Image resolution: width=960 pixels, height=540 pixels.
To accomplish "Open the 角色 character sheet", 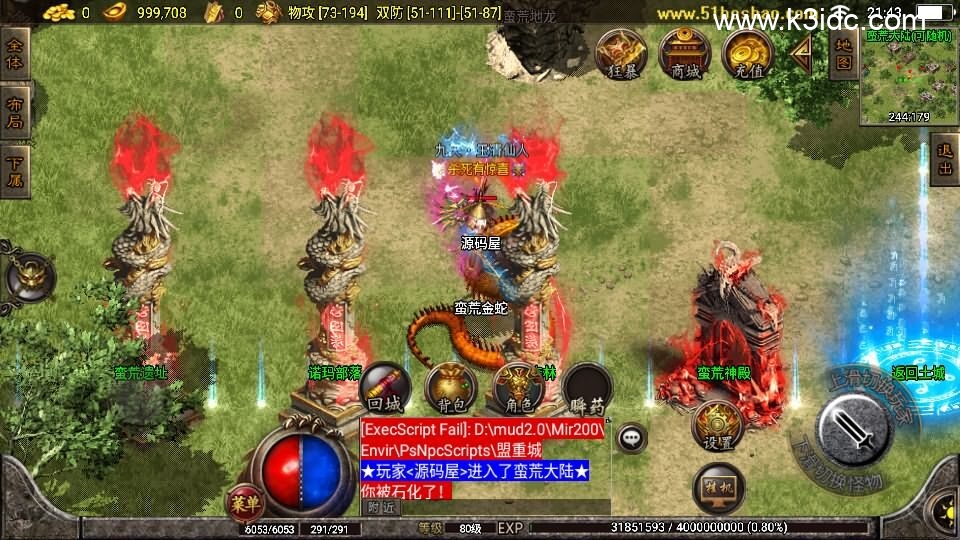I will click(x=520, y=388).
